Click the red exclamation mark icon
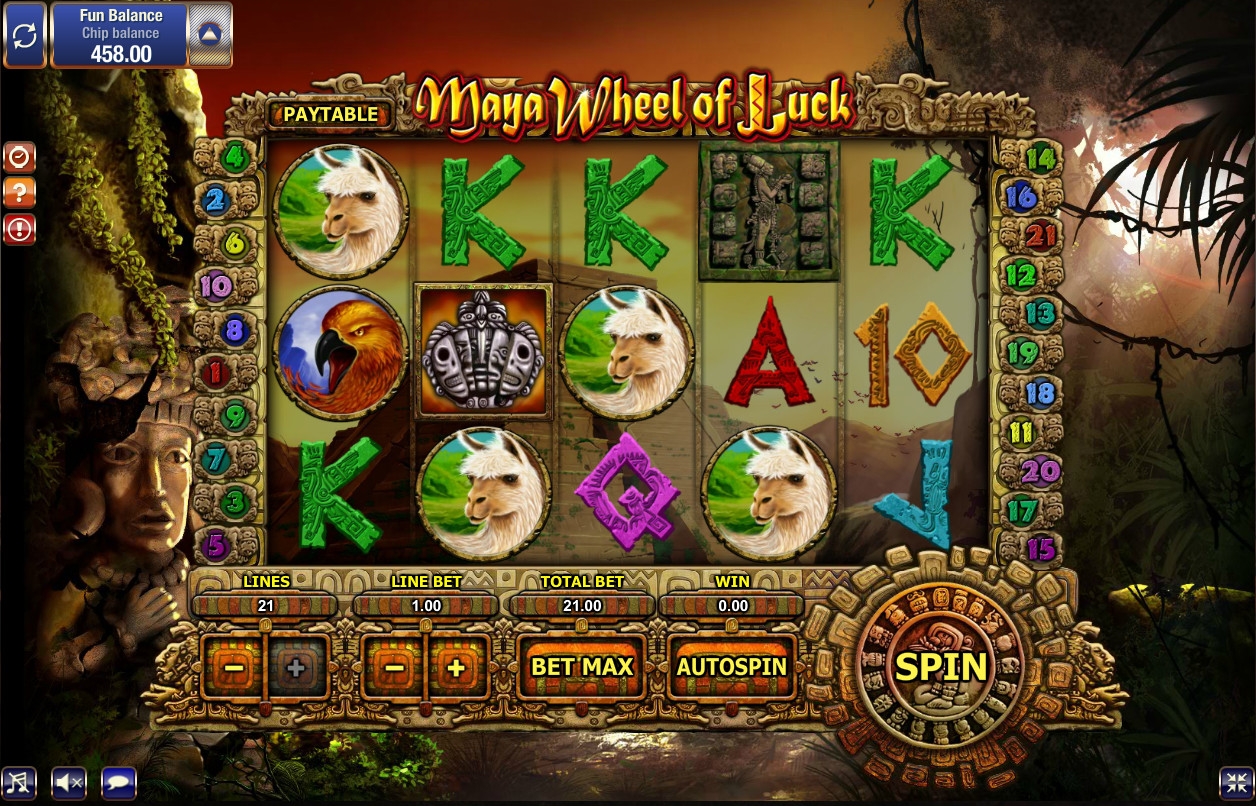 pyautogui.click(x=20, y=229)
